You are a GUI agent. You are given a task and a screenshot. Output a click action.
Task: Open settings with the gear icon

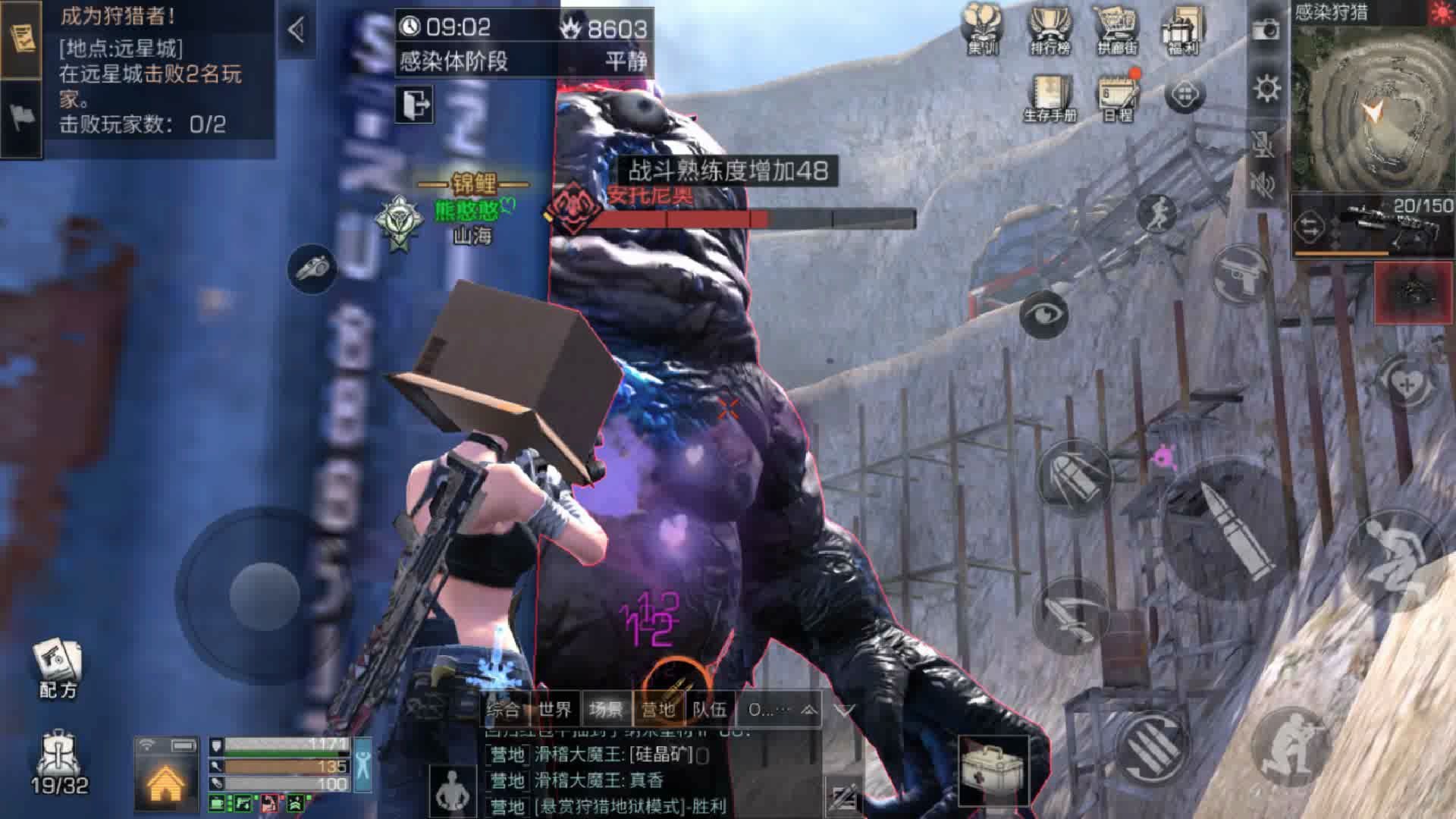click(x=1266, y=89)
